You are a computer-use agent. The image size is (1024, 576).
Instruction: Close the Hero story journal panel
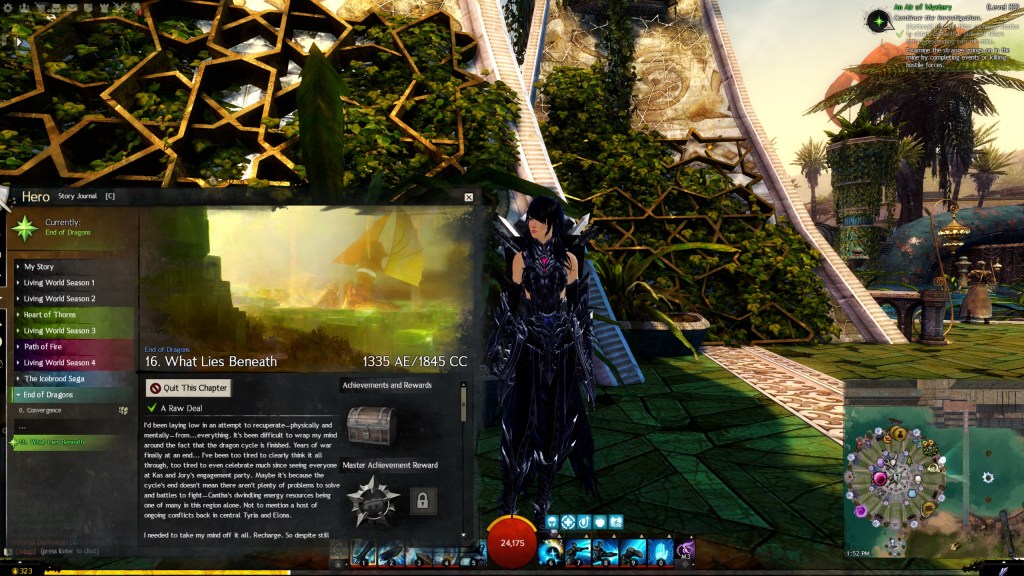468,197
